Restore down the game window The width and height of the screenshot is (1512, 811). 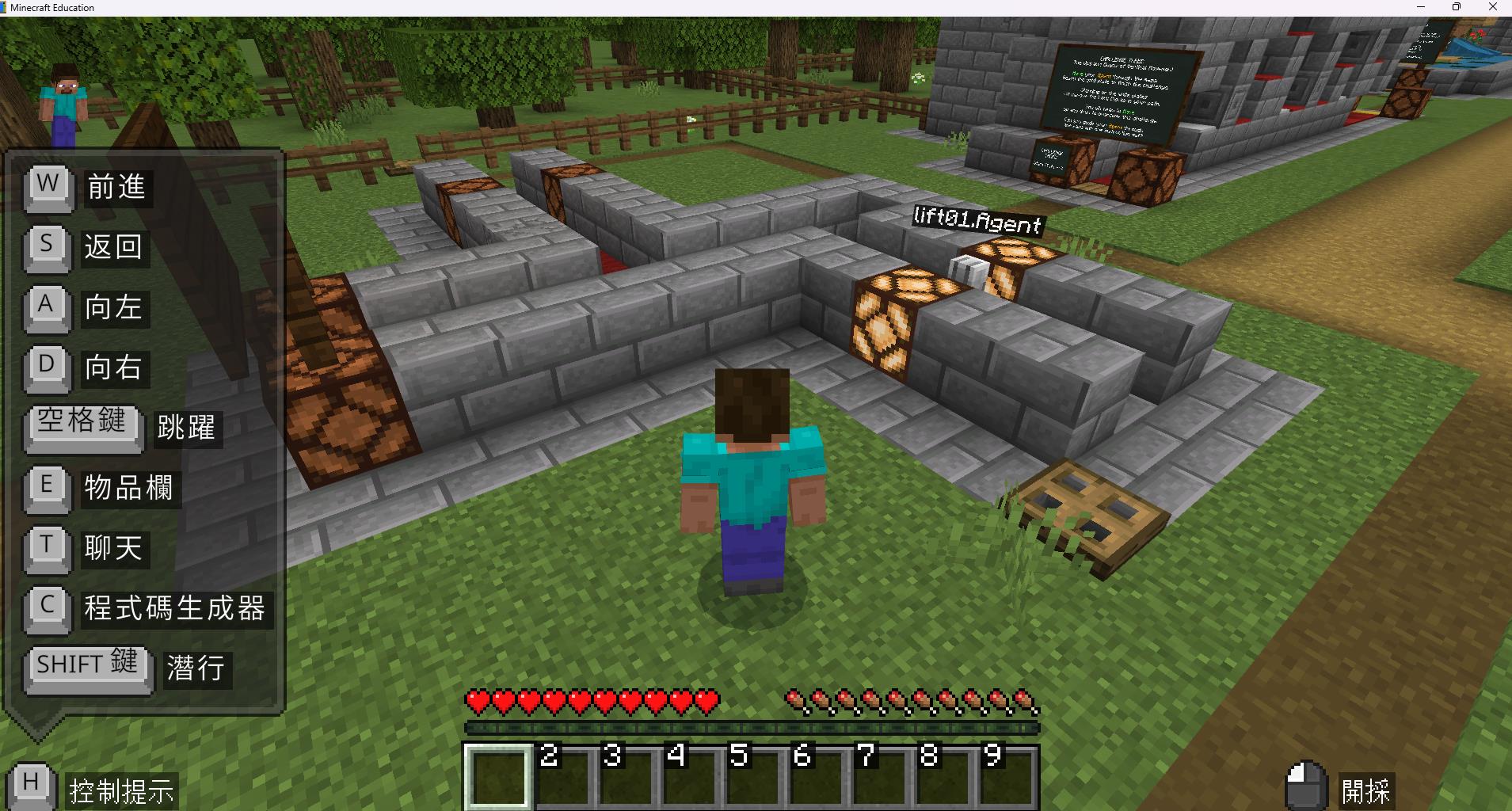coord(1456,7)
